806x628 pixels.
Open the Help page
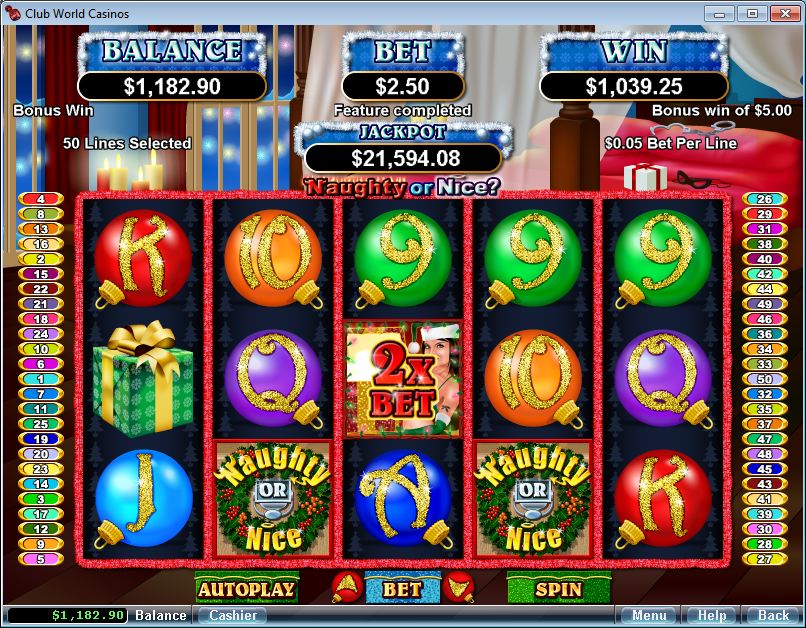(711, 615)
